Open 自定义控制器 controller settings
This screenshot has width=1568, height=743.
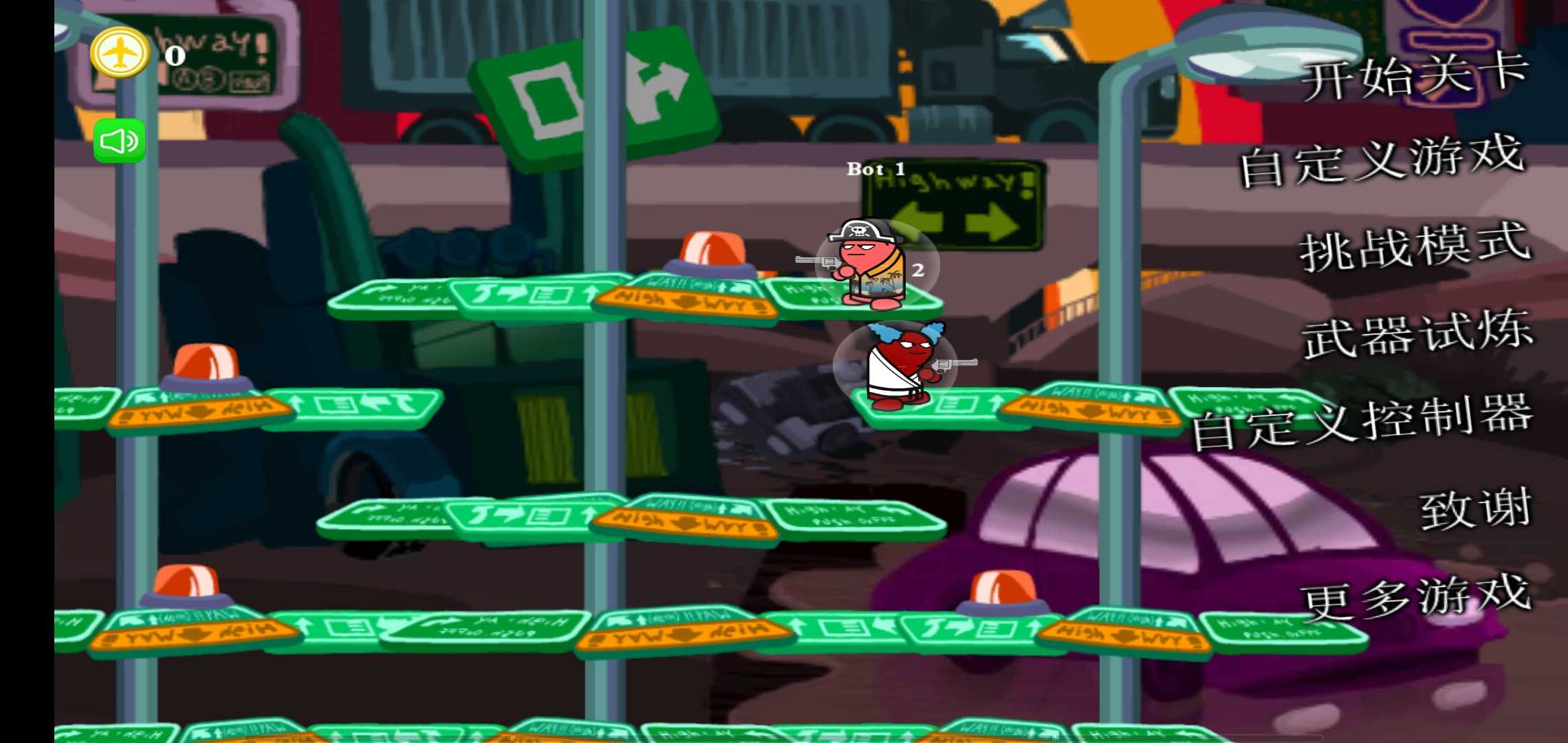1363,421
